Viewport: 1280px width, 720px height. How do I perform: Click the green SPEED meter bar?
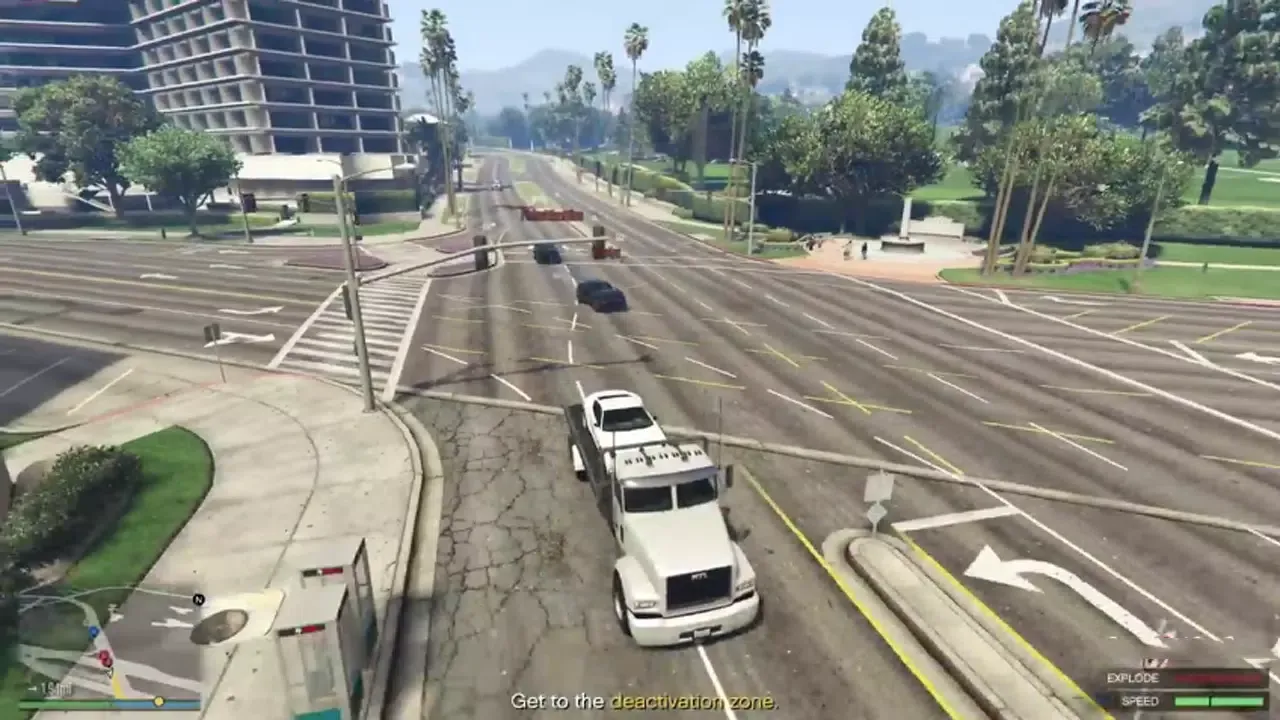point(1219,702)
